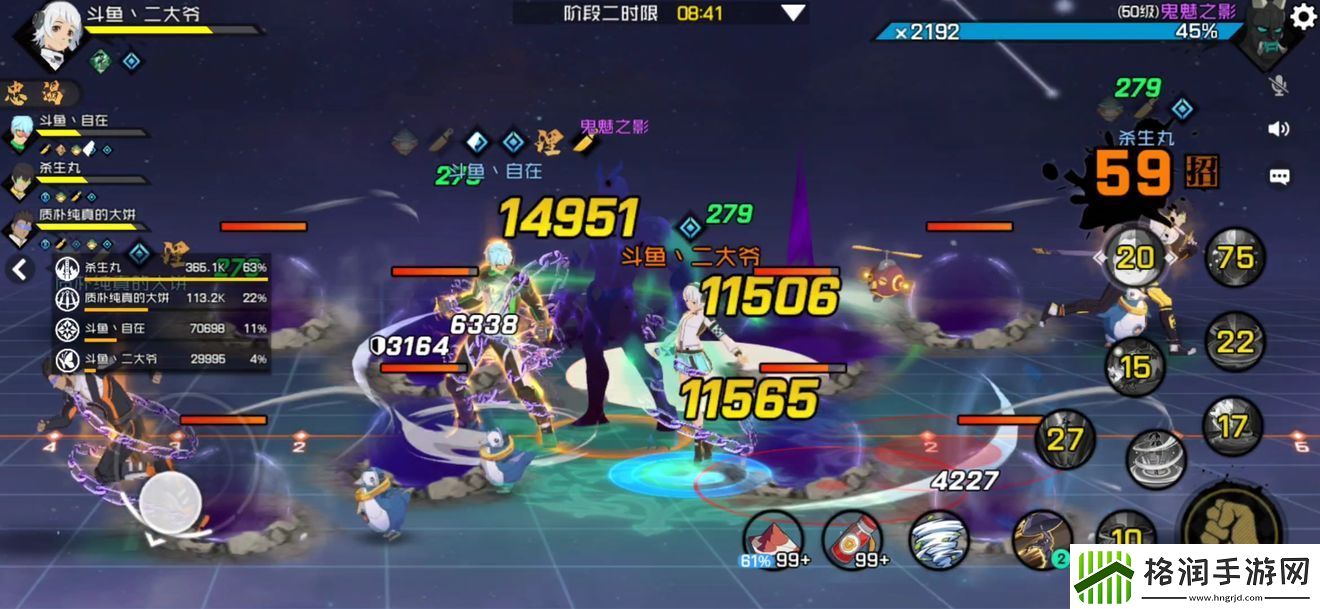The width and height of the screenshot is (1320, 609).
Task: Toggle the speaker sound icon
Action: pyautogui.click(x=1278, y=129)
